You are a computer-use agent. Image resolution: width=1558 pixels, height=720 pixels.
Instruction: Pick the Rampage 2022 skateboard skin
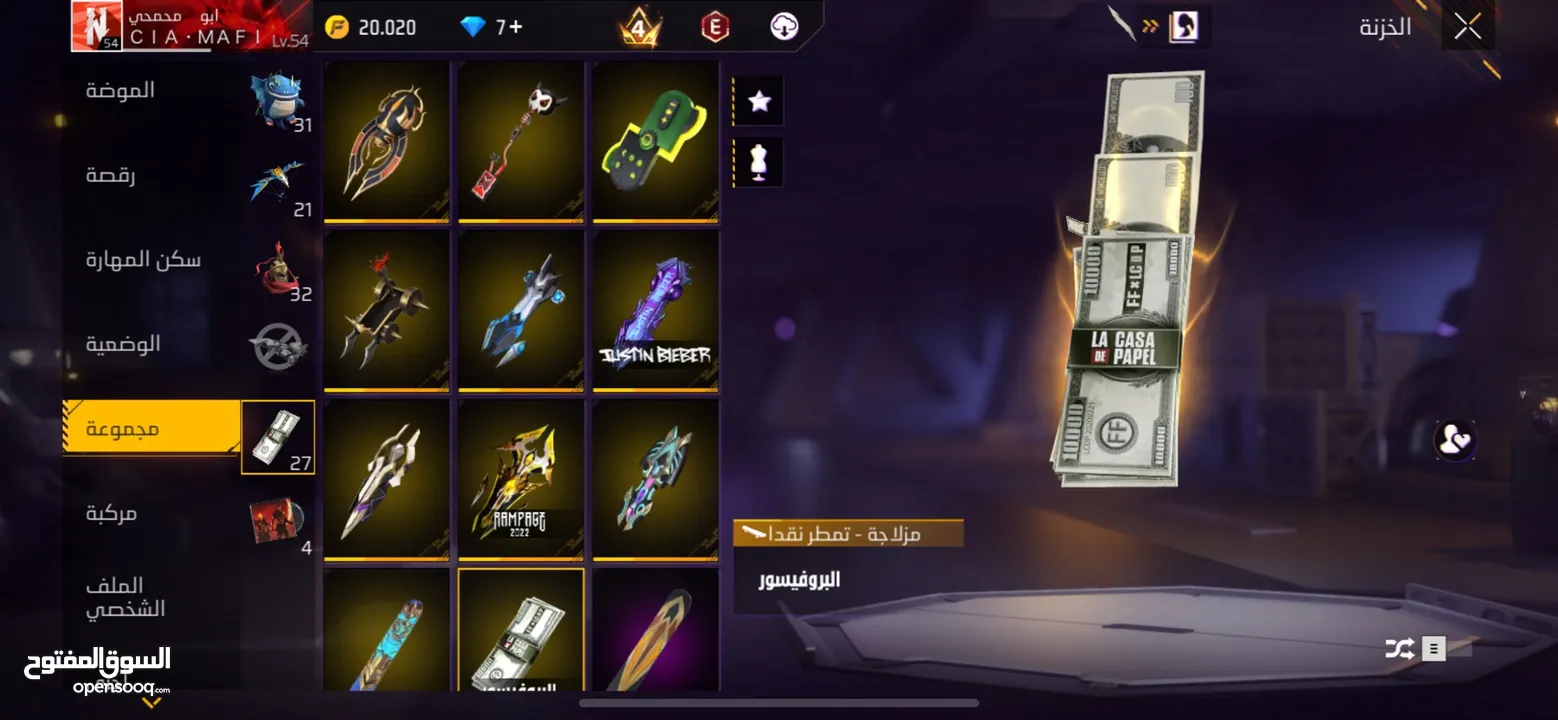coord(521,479)
